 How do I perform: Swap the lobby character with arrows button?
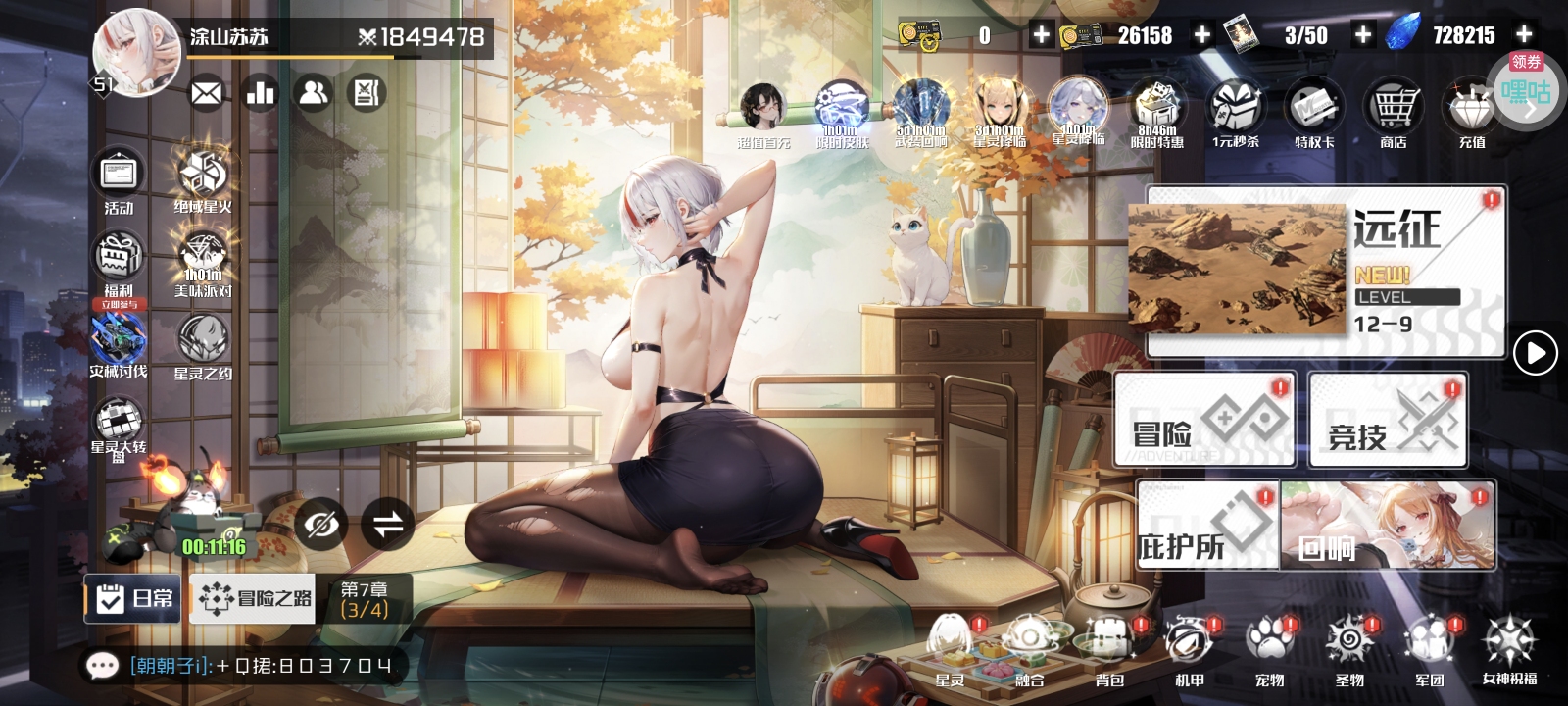[x=388, y=525]
